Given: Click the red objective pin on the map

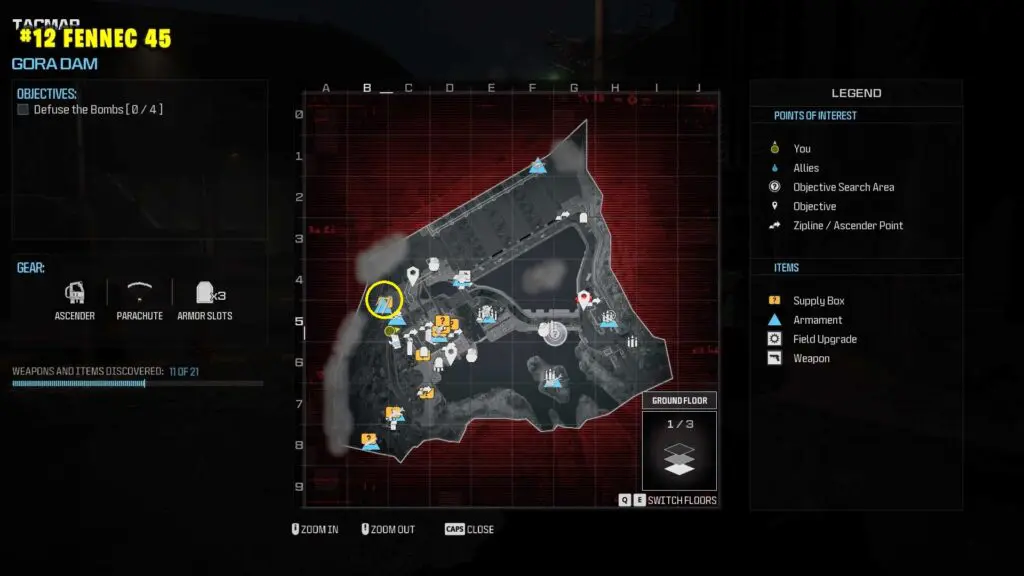Looking at the screenshot, I should [x=583, y=298].
